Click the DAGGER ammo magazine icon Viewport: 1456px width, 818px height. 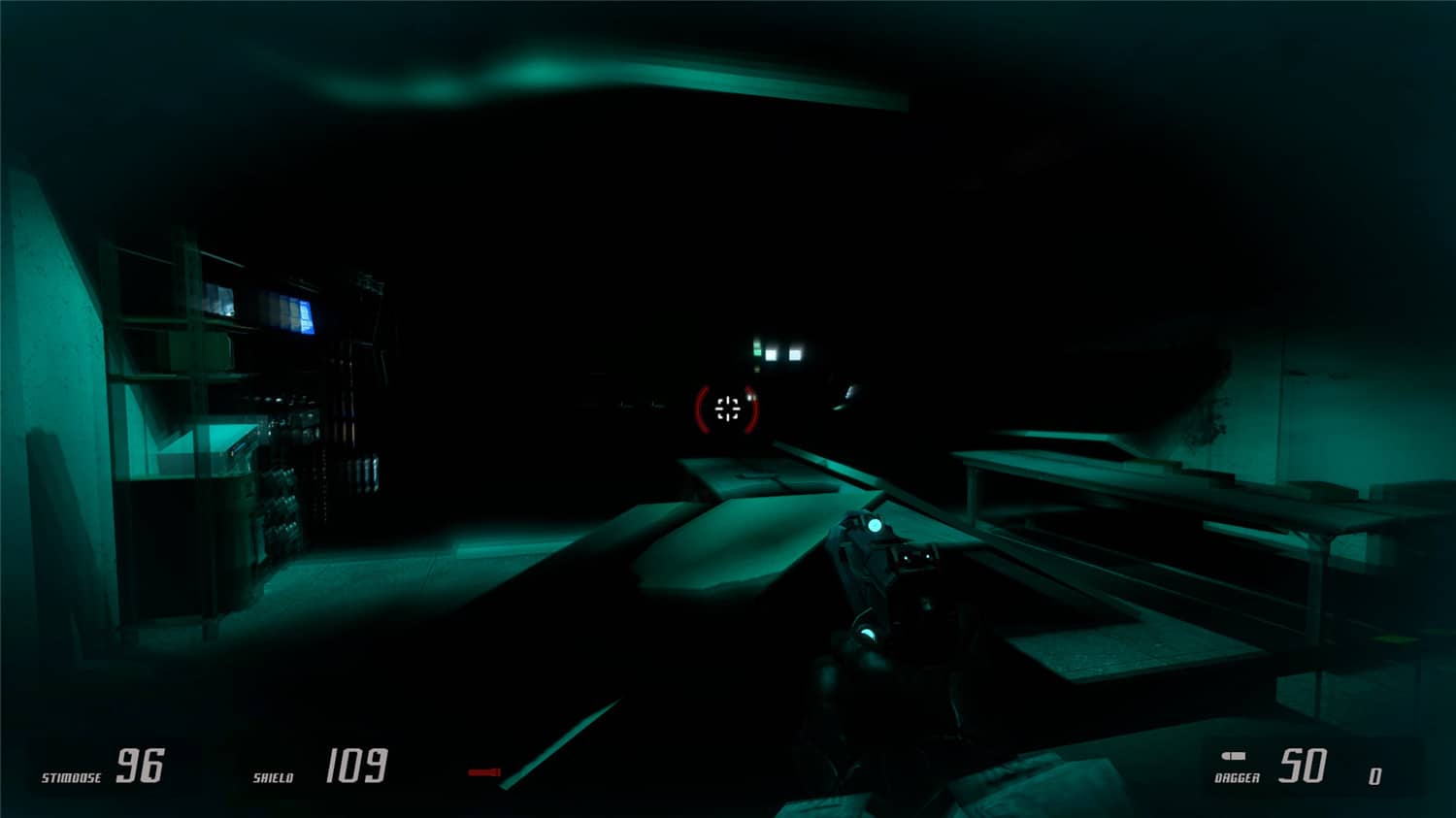1234,756
